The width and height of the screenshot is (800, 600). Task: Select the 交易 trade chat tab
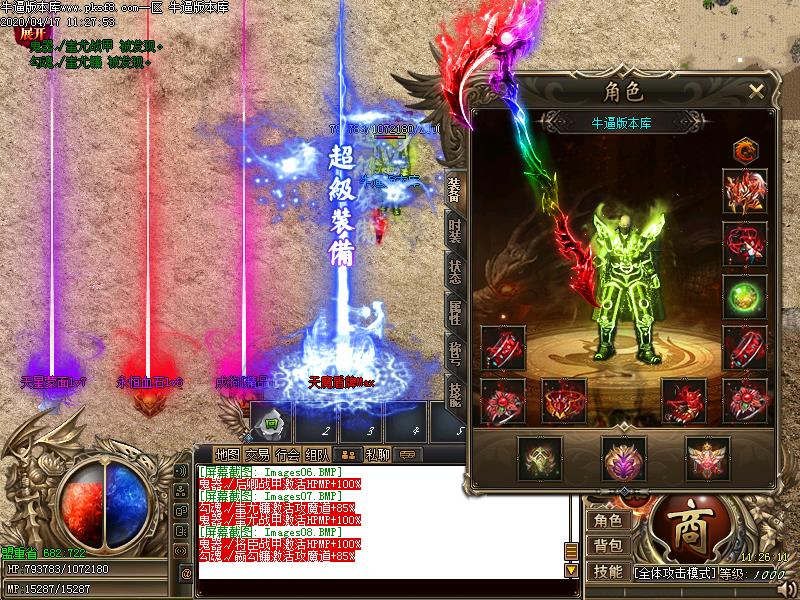pyautogui.click(x=257, y=453)
